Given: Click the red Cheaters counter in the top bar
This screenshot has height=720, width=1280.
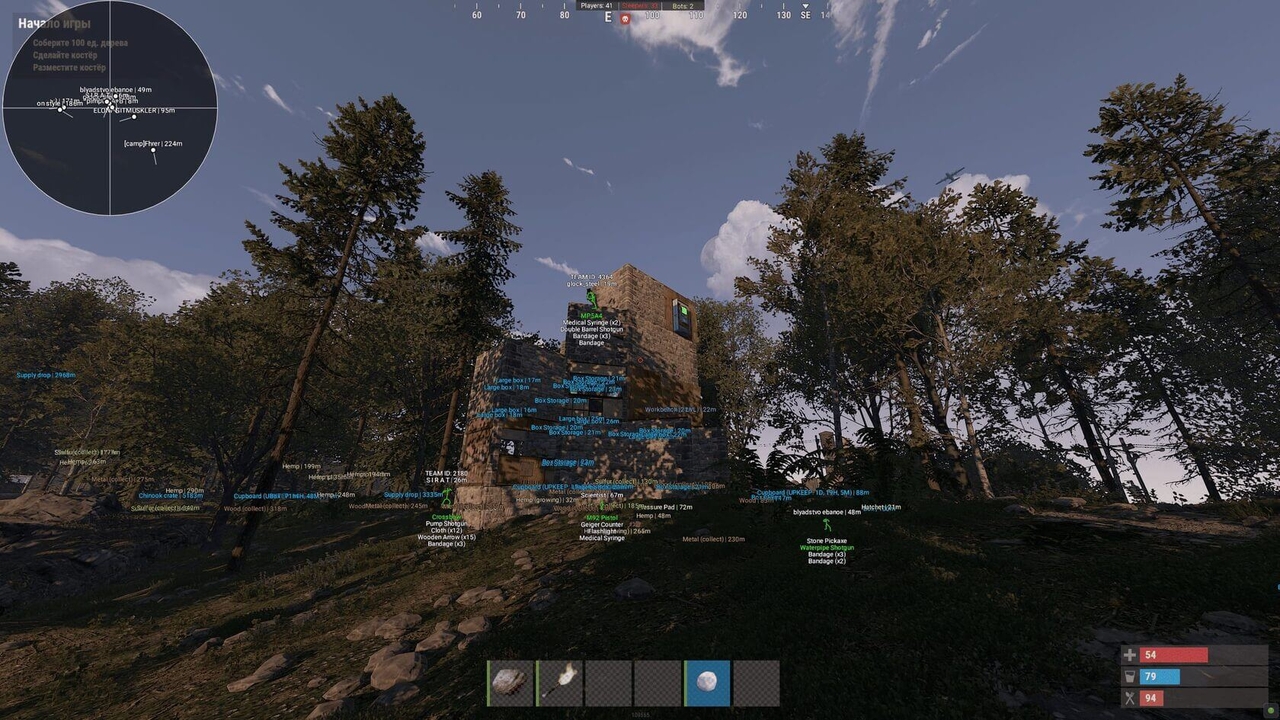Looking at the screenshot, I should pos(639,6).
